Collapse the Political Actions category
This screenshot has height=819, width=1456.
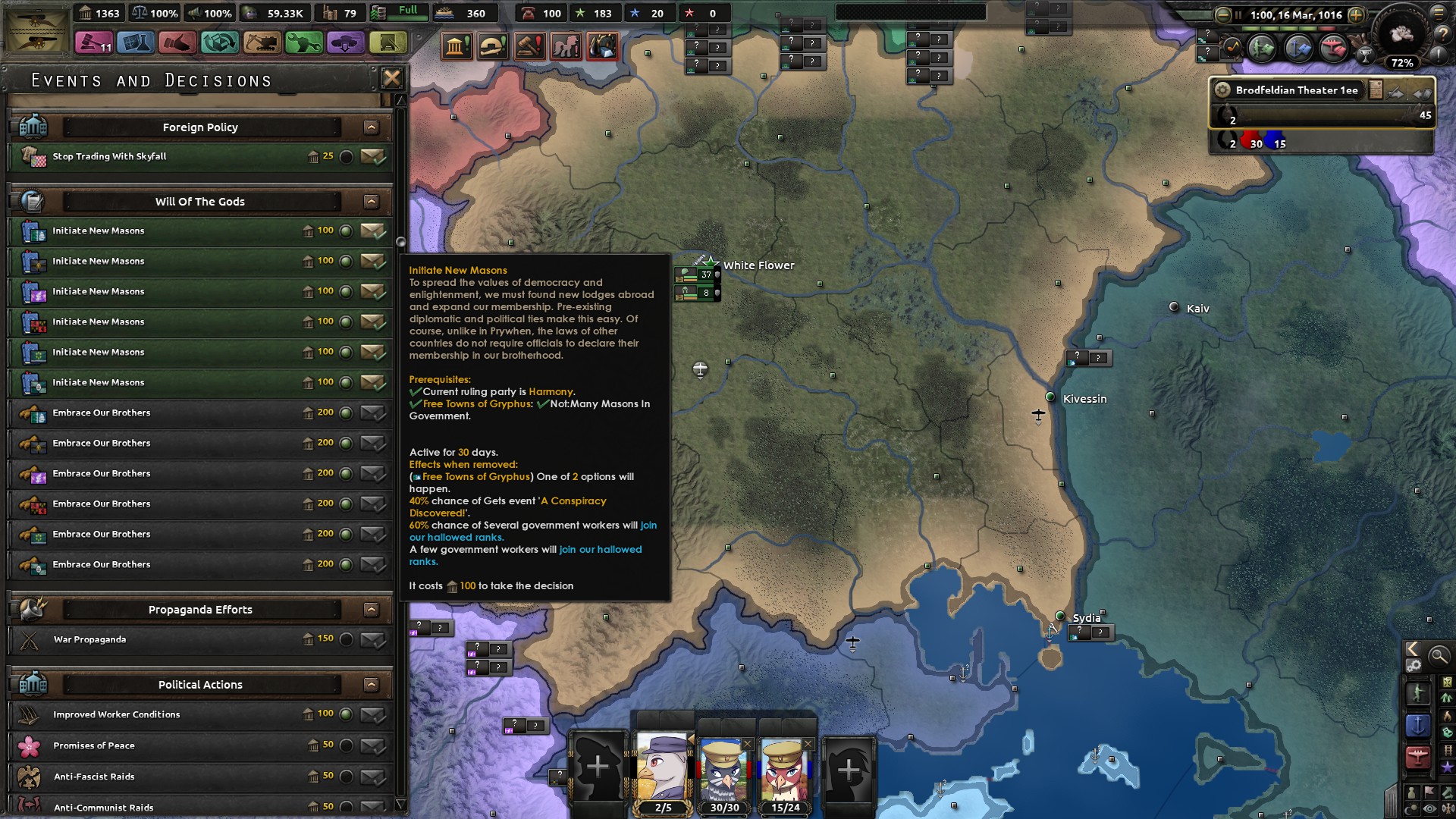[x=371, y=685]
